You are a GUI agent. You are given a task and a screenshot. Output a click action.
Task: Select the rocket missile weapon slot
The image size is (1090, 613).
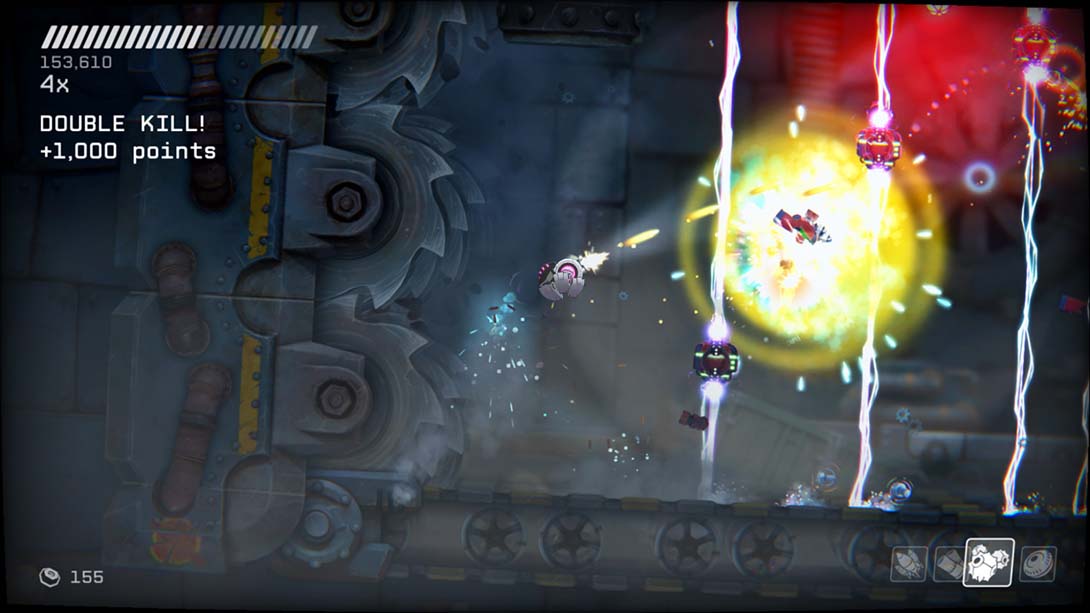point(908,564)
